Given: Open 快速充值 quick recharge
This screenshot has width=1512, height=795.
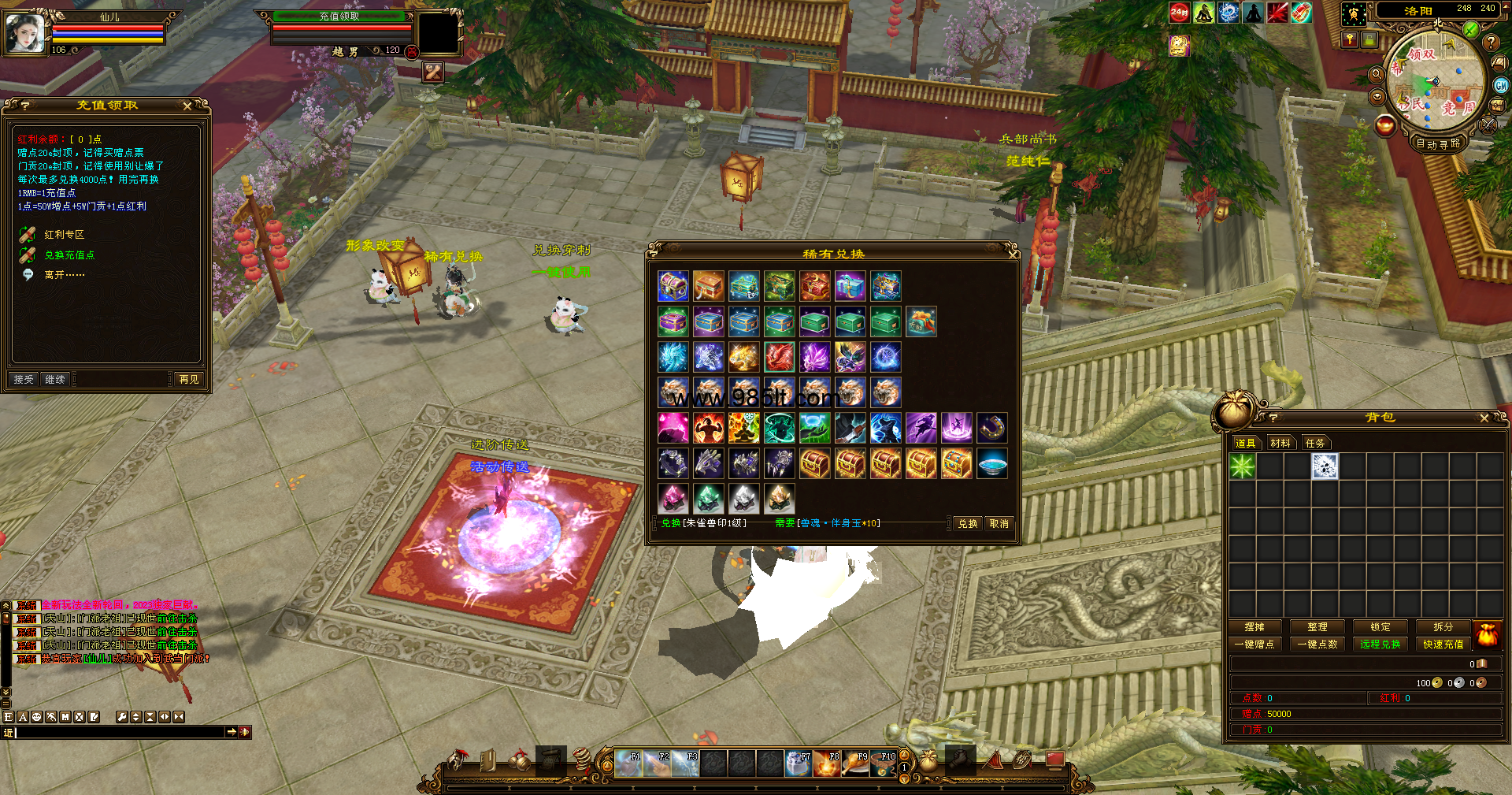Looking at the screenshot, I should click(x=1443, y=645).
